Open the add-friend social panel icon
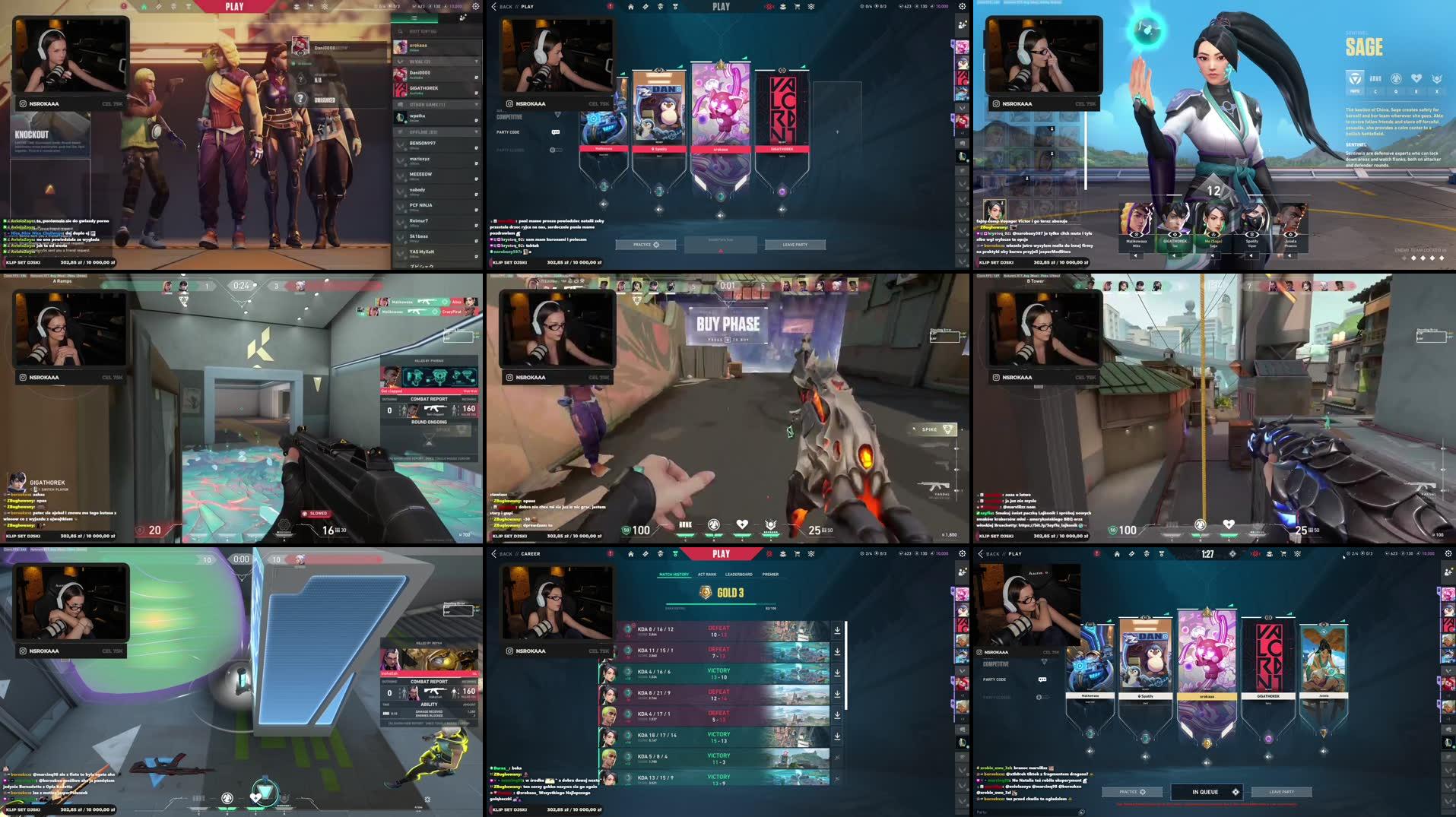 tap(961, 26)
